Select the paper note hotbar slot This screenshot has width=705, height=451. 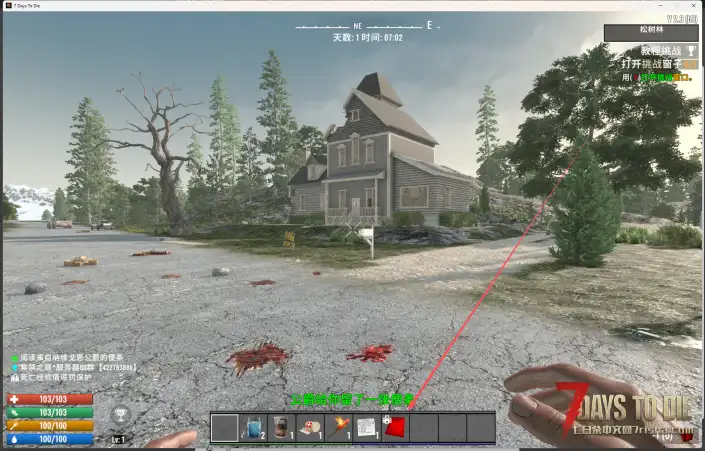367,427
